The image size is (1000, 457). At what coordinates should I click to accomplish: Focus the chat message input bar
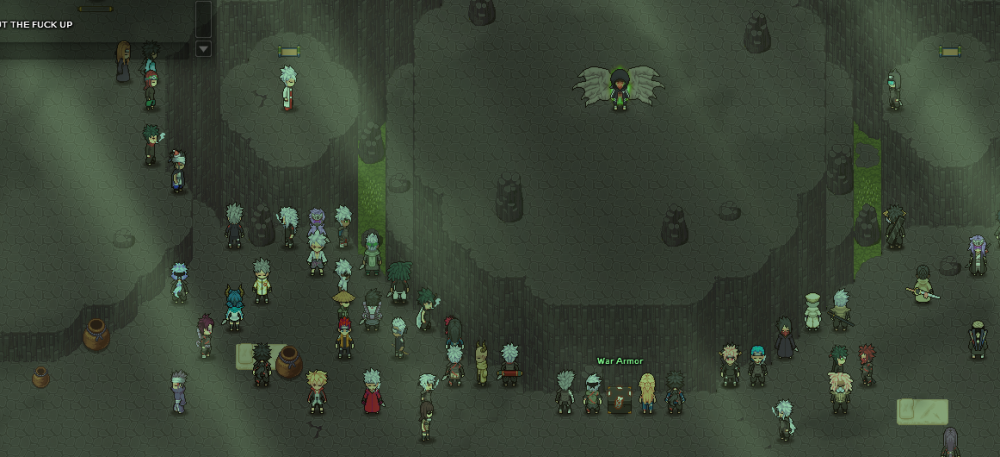(x=94, y=49)
